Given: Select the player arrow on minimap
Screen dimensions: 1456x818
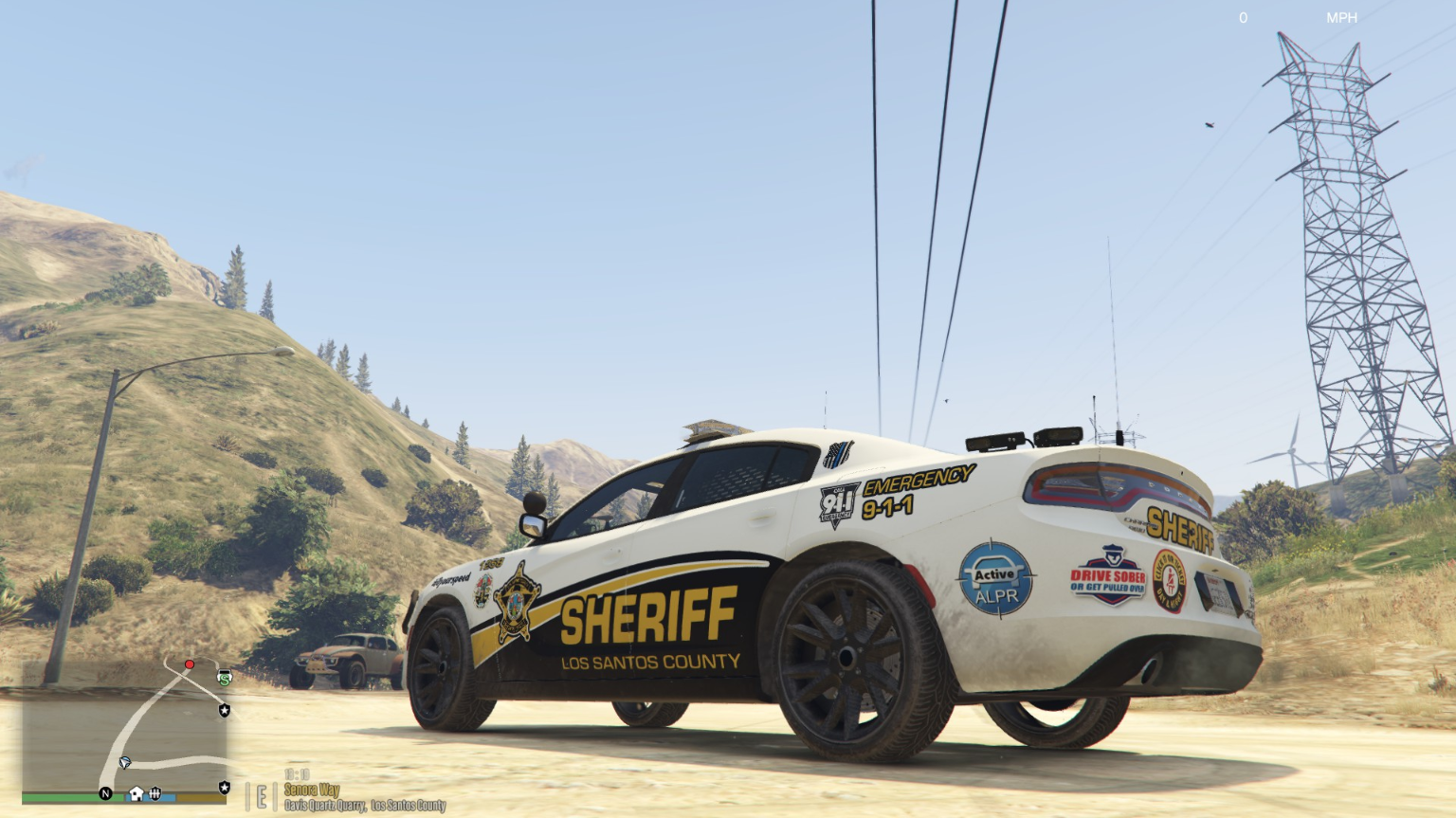Looking at the screenshot, I should tap(125, 762).
